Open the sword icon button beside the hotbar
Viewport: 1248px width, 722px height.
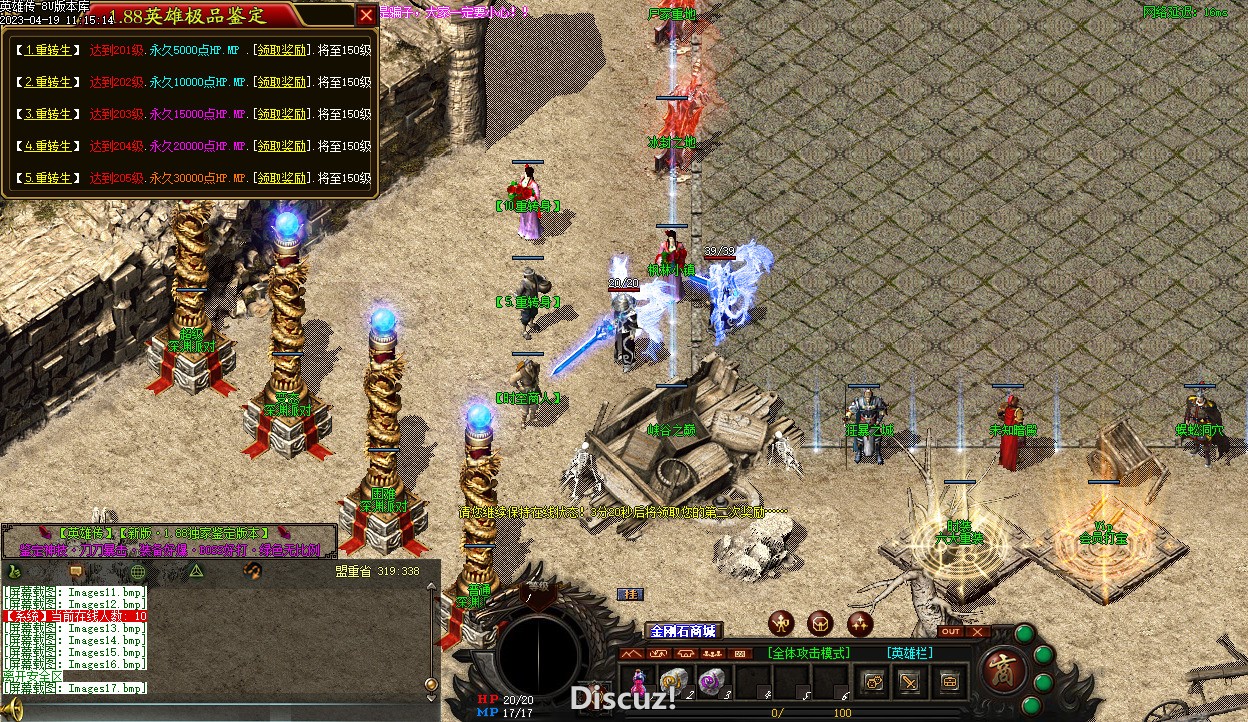(x=909, y=682)
